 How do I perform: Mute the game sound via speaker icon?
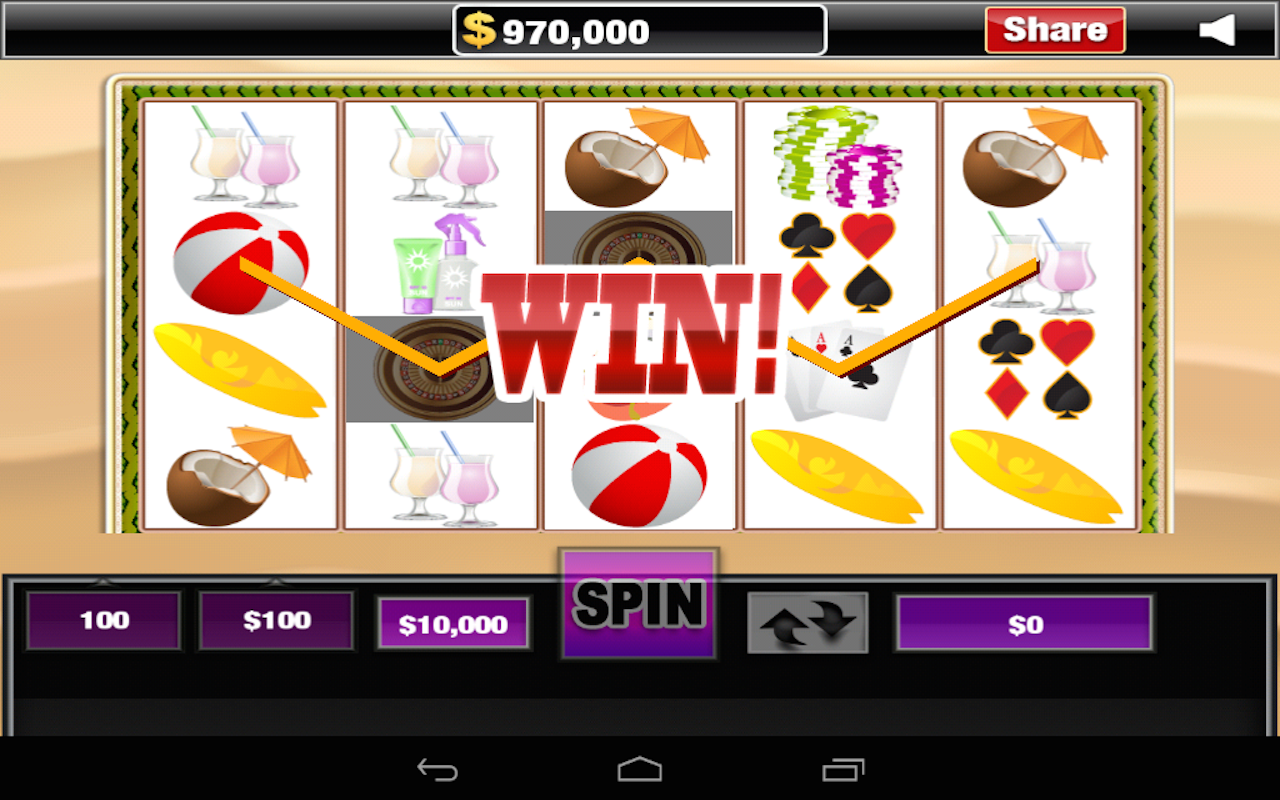(1218, 30)
